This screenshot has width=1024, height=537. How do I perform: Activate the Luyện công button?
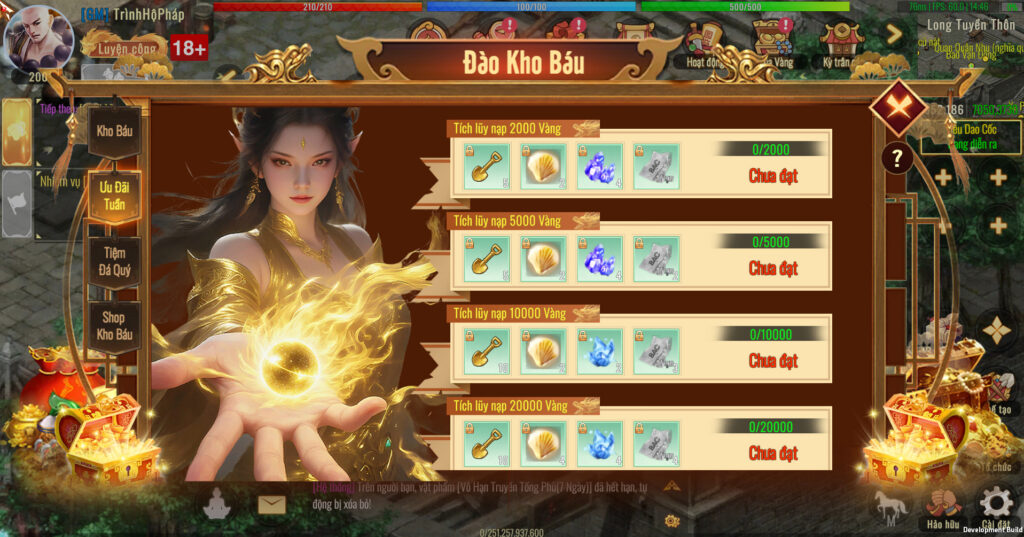click(124, 47)
